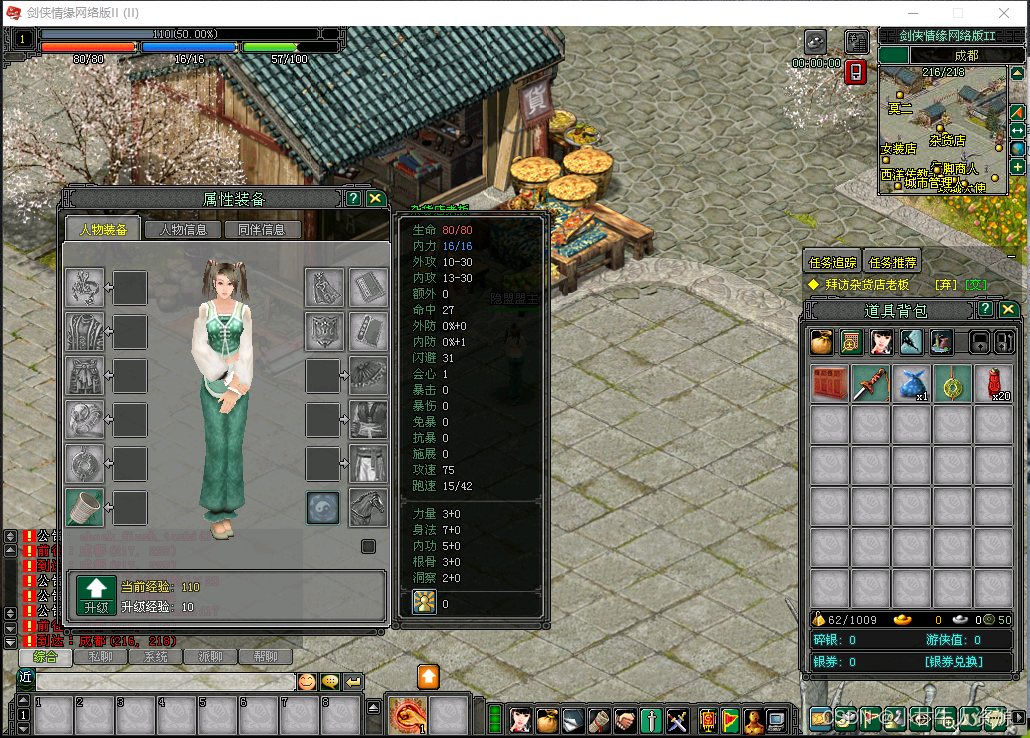Select the sword item in the backpack
Viewport: 1030px width, 738px height.
pyautogui.click(x=870, y=384)
